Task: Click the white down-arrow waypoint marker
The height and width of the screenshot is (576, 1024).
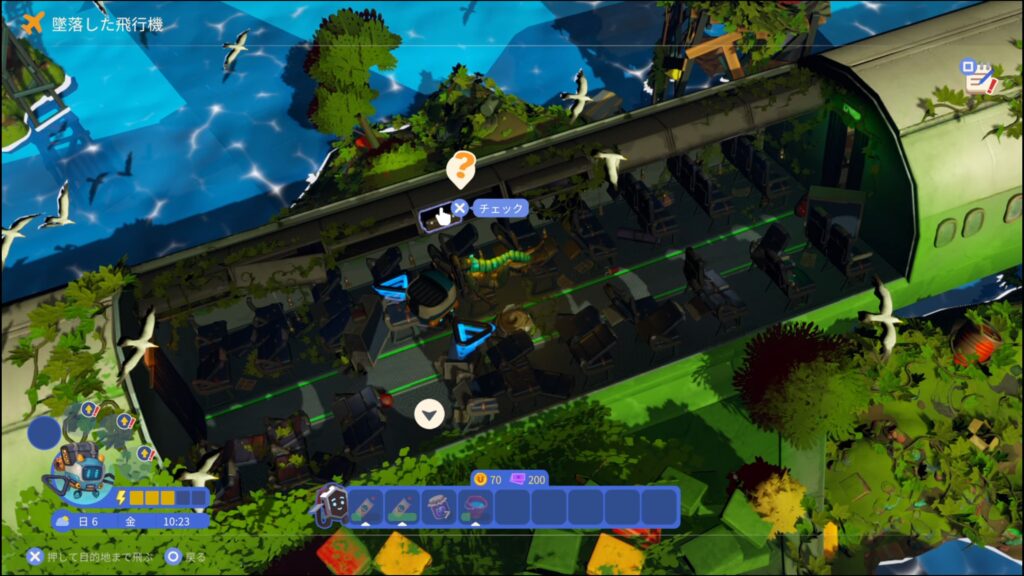Action: tap(430, 413)
